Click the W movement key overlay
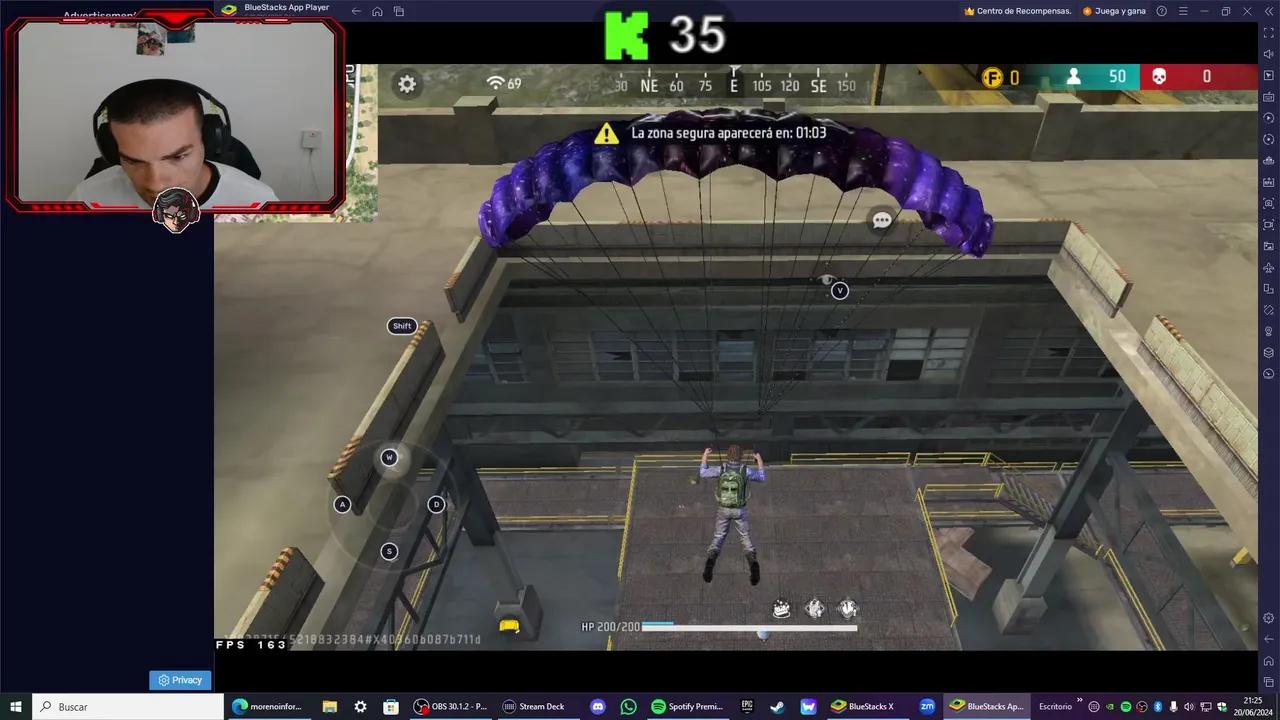The height and width of the screenshot is (720, 1280). [x=389, y=457]
